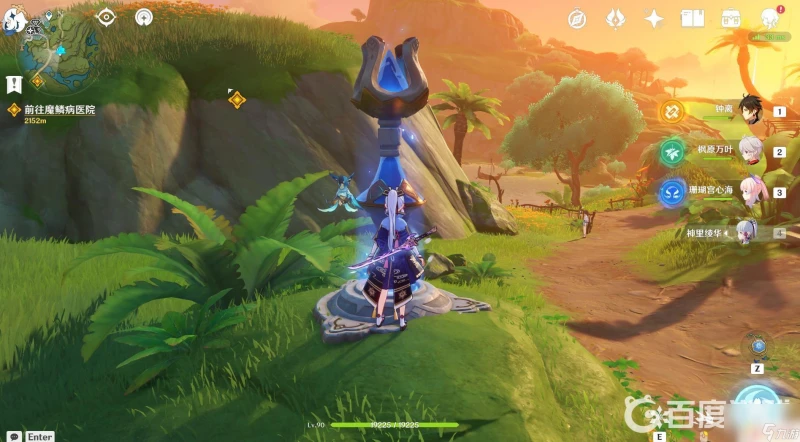Image resolution: width=800 pixels, height=442 pixels.
Task: Open the backpack inventory icon
Action: 731,18
